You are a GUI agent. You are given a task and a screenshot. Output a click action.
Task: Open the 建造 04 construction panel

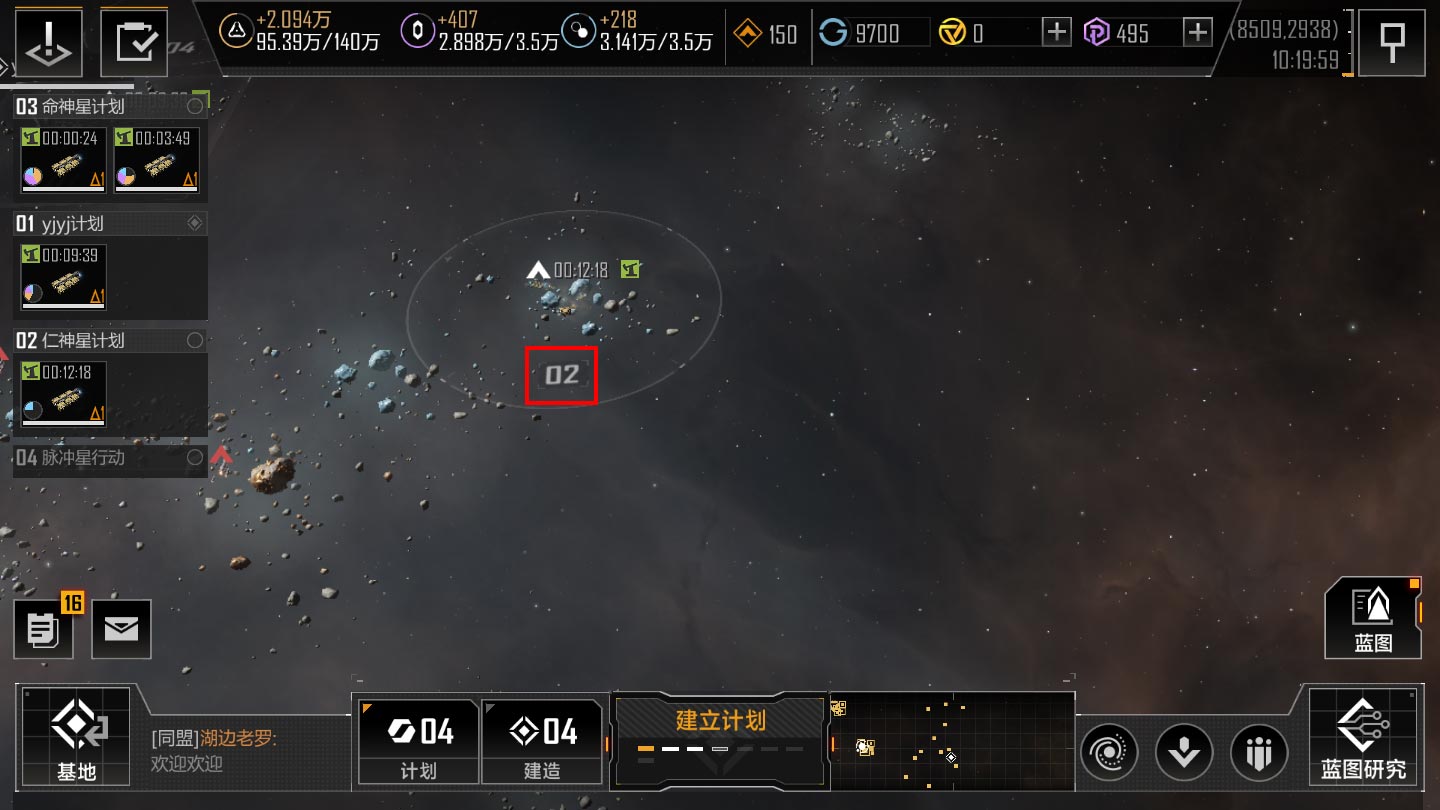[x=542, y=738]
